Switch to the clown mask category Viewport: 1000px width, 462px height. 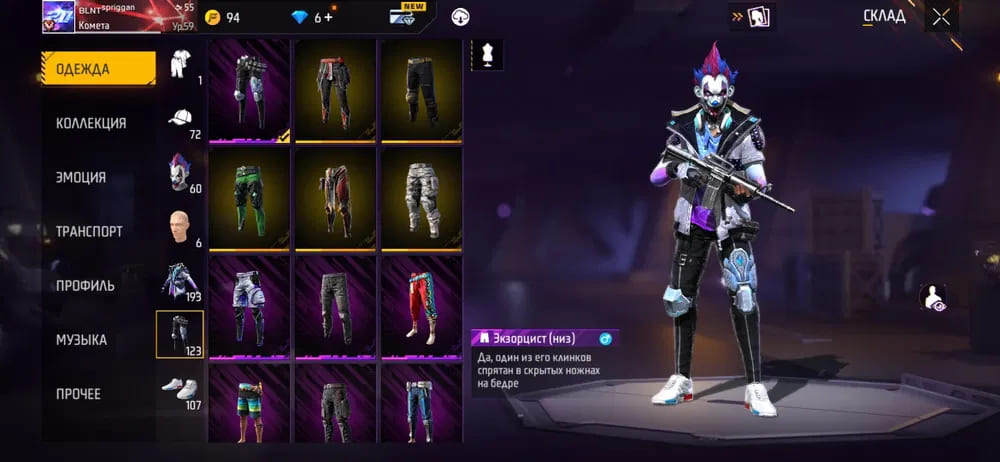[x=179, y=174]
